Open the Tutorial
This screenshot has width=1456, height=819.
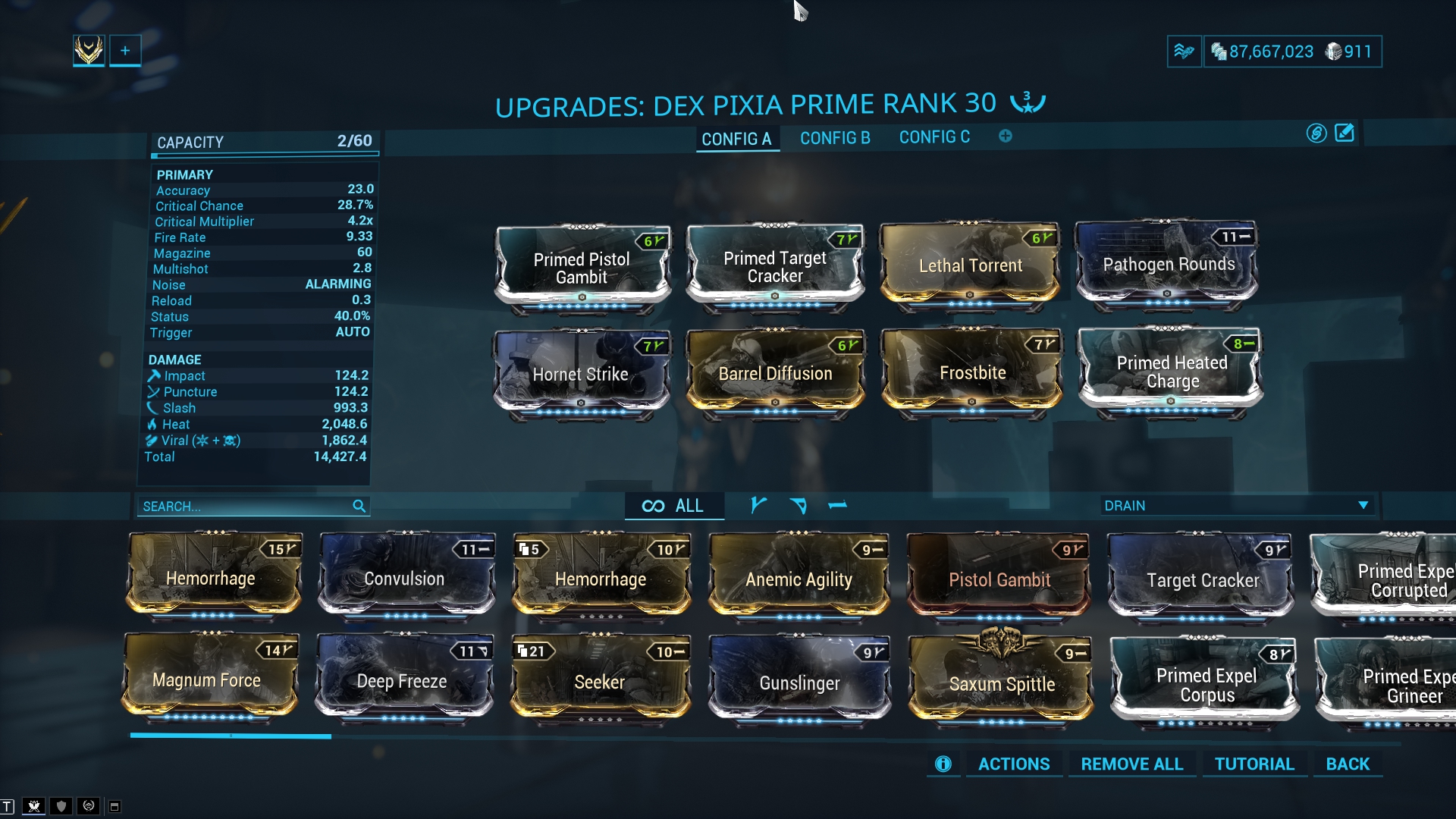coord(1254,764)
